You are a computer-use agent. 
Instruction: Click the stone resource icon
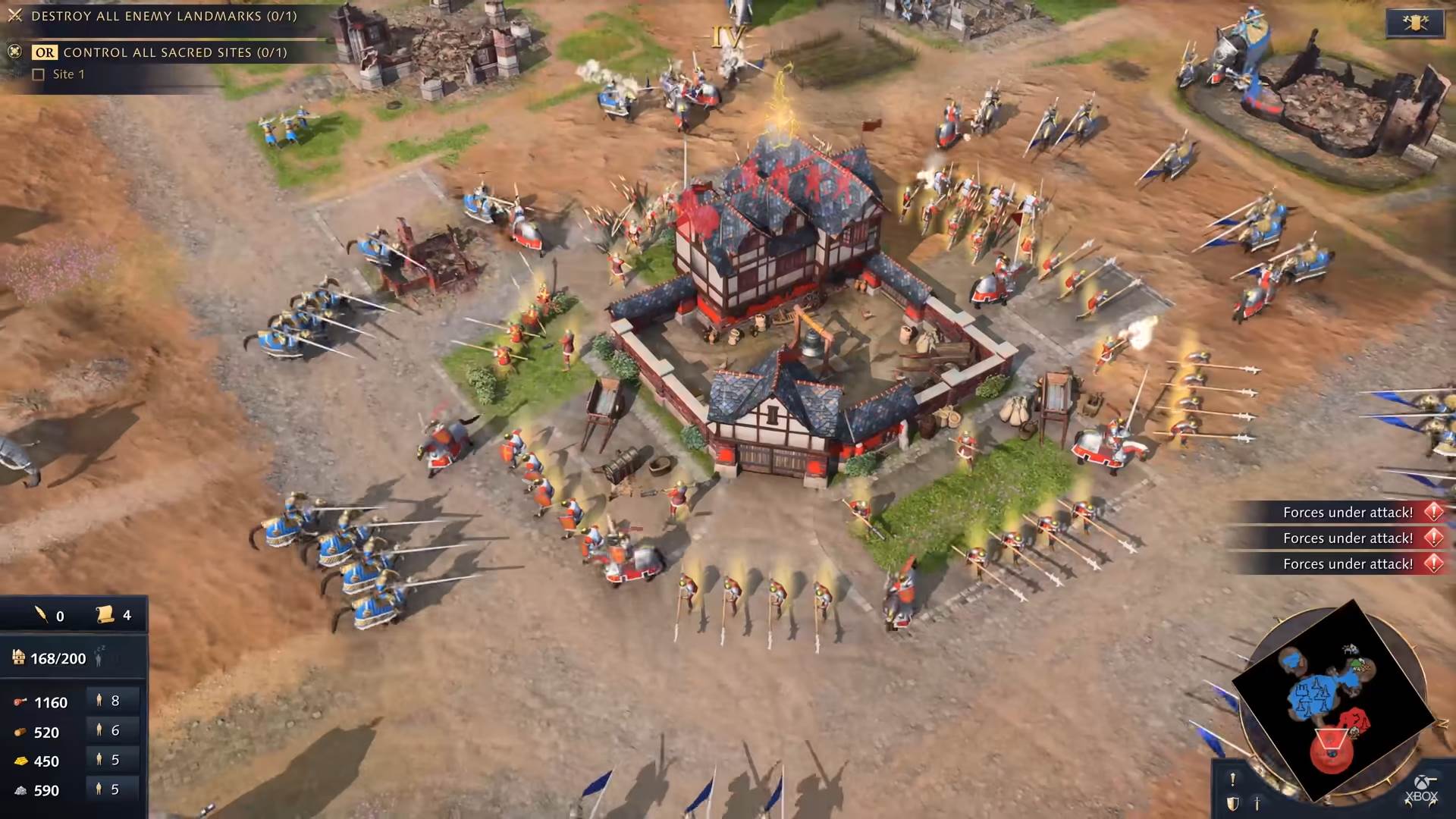pos(20,790)
